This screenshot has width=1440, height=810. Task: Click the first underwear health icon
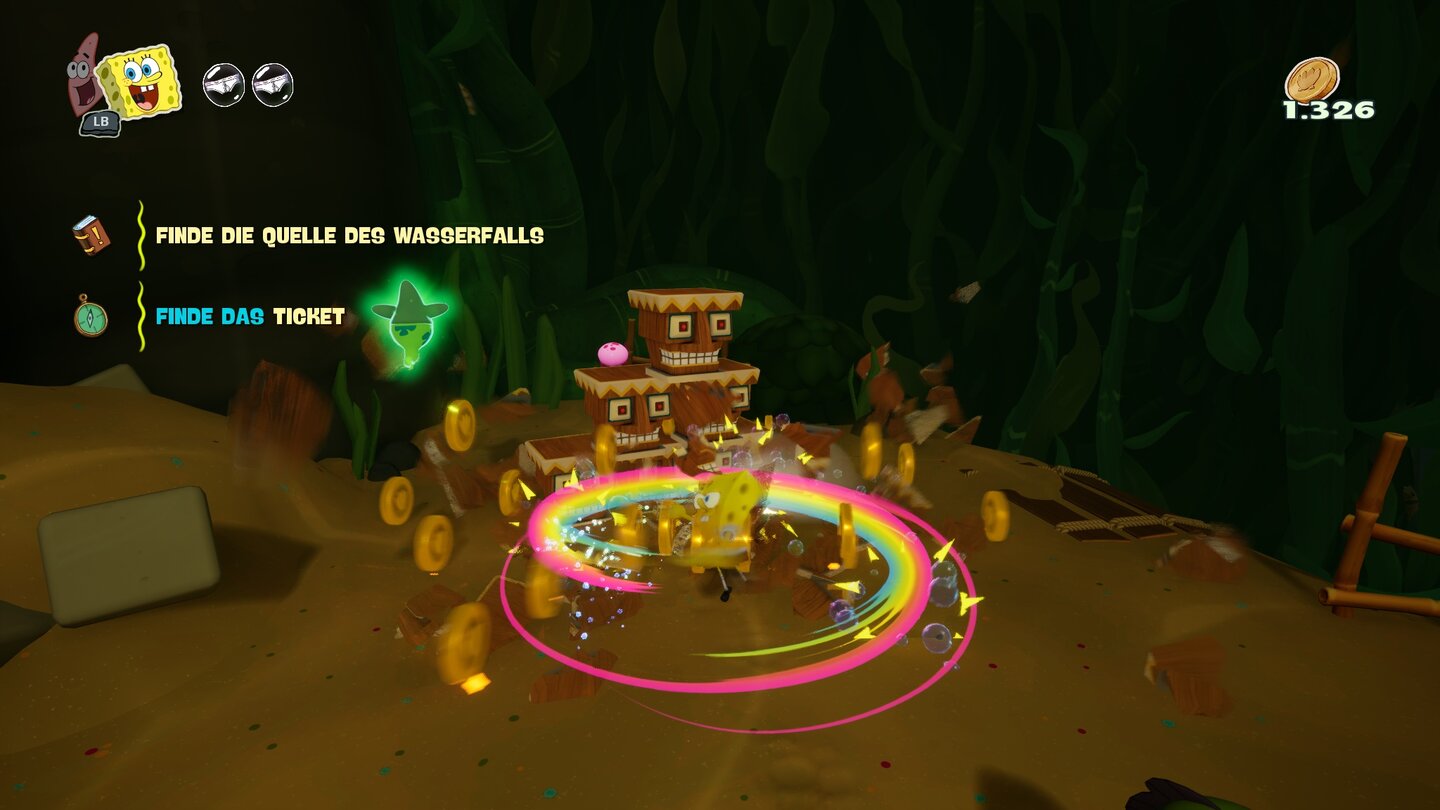pos(224,85)
